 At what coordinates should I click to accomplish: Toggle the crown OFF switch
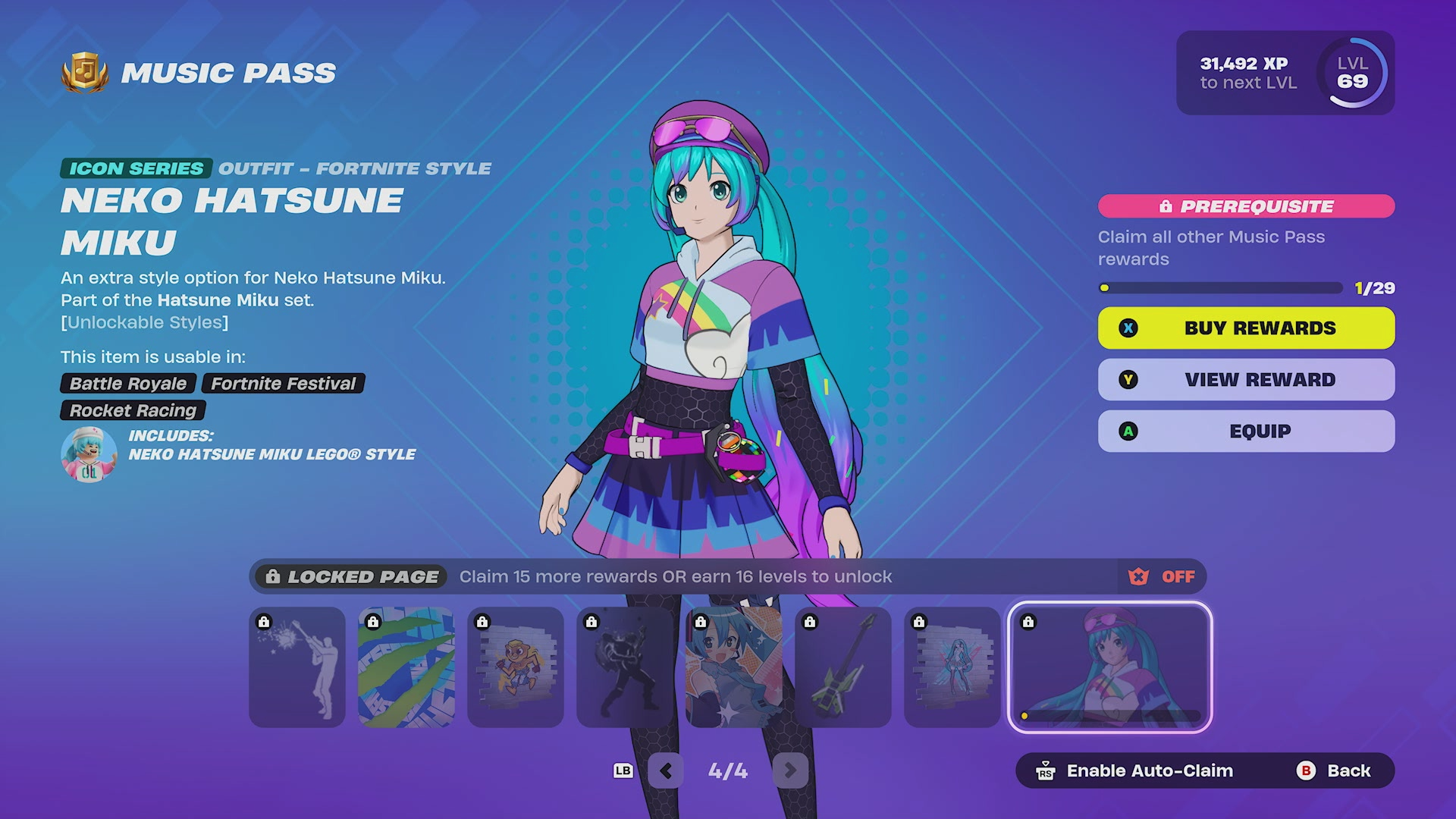point(1162,577)
